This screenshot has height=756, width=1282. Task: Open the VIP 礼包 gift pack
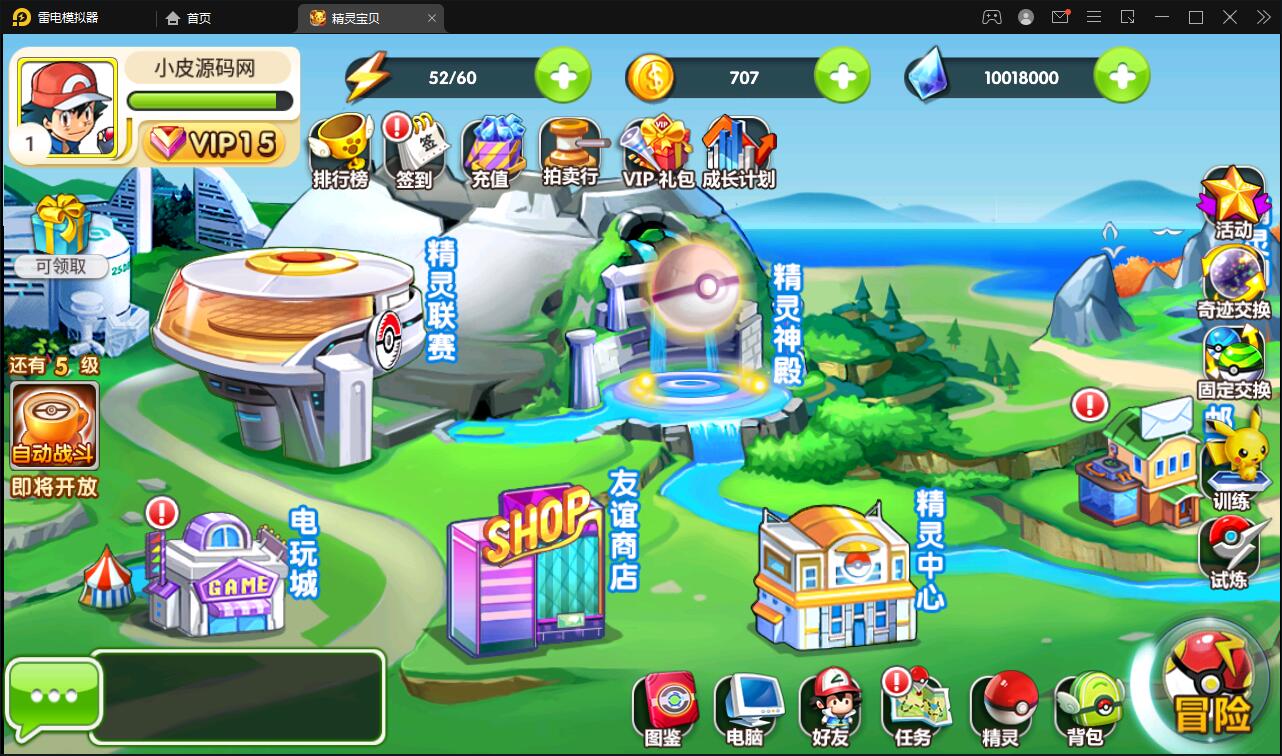pyautogui.click(x=657, y=153)
